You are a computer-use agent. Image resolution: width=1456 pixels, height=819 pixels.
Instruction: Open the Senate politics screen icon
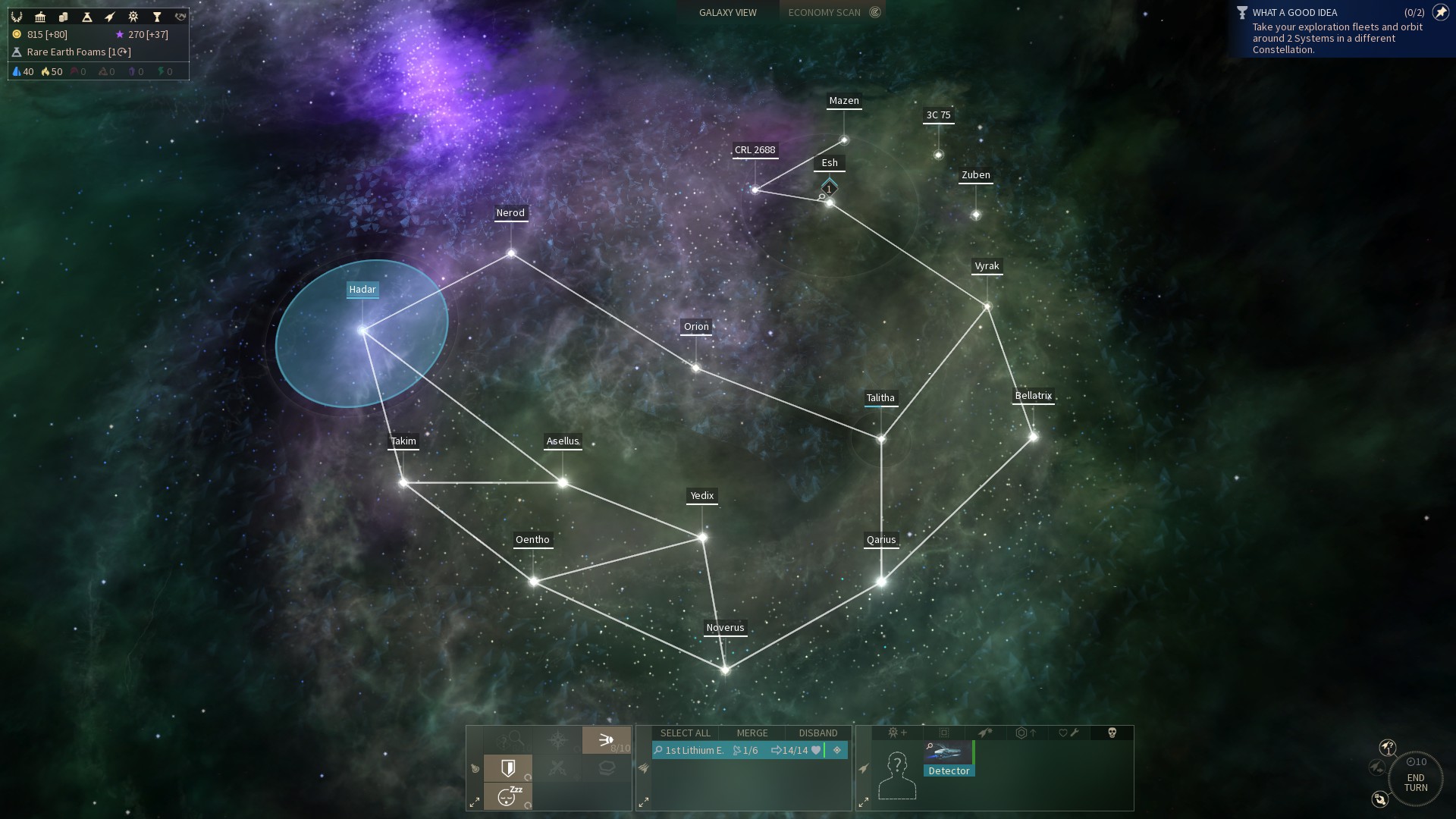point(40,16)
